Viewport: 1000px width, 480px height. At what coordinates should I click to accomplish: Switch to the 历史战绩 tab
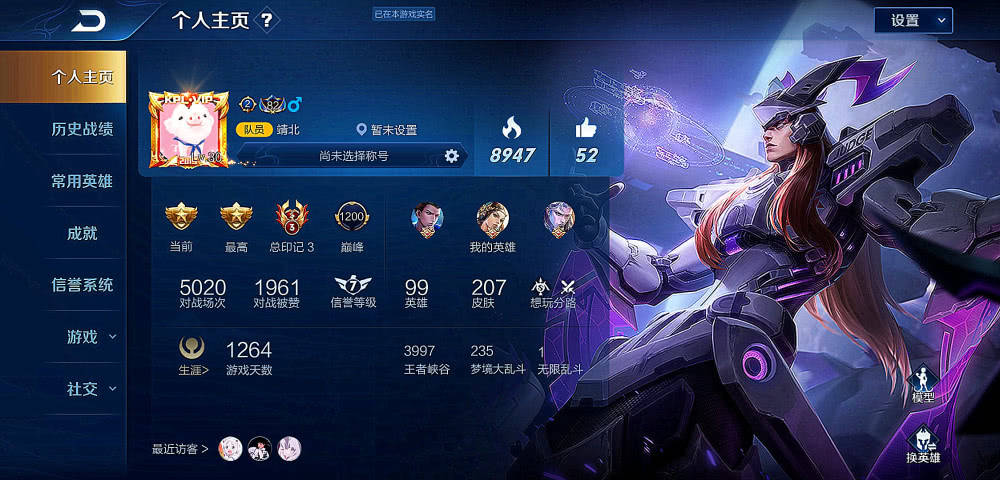pyautogui.click(x=82, y=129)
